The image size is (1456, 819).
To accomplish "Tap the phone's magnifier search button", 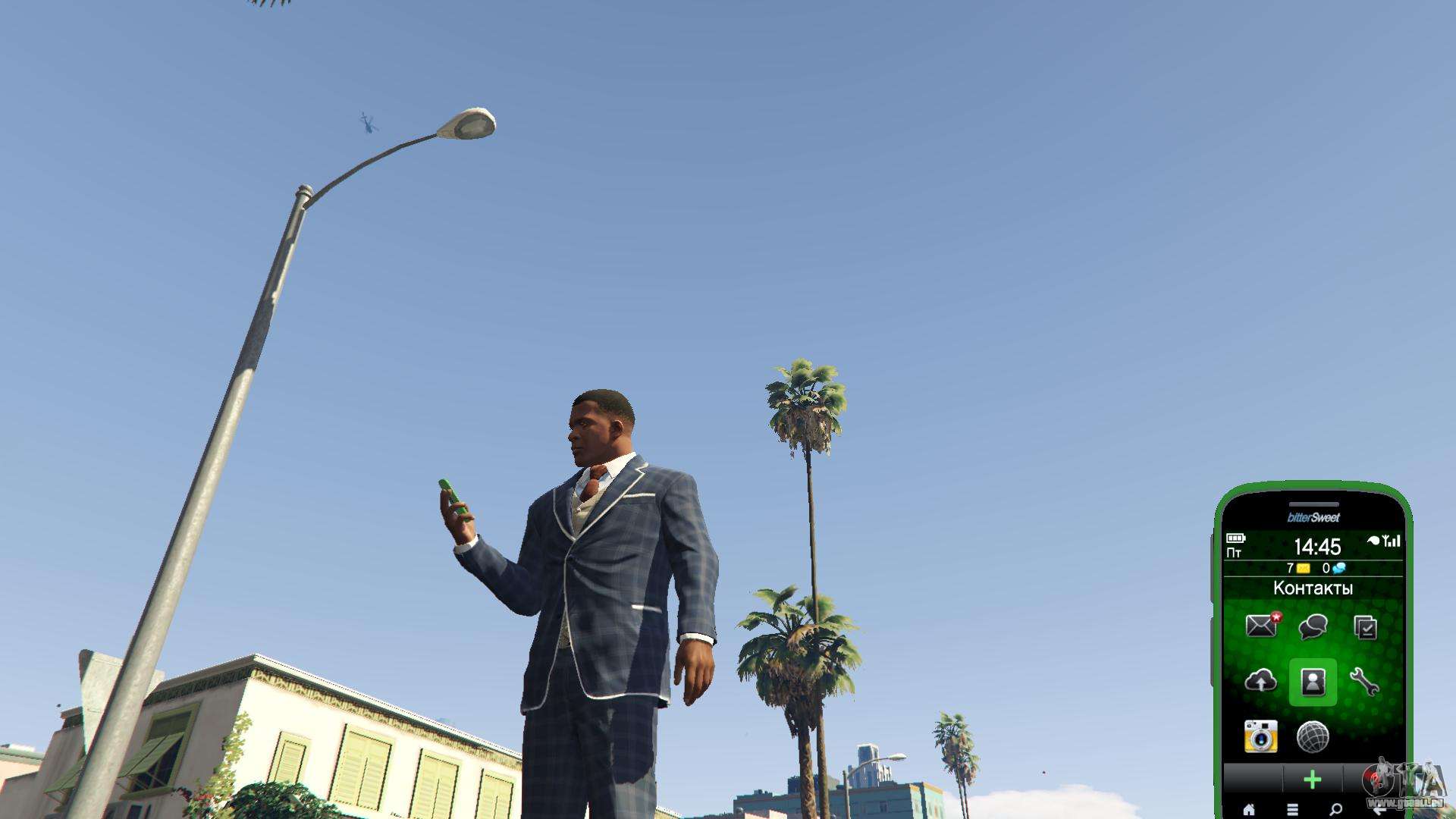I will (1335, 810).
